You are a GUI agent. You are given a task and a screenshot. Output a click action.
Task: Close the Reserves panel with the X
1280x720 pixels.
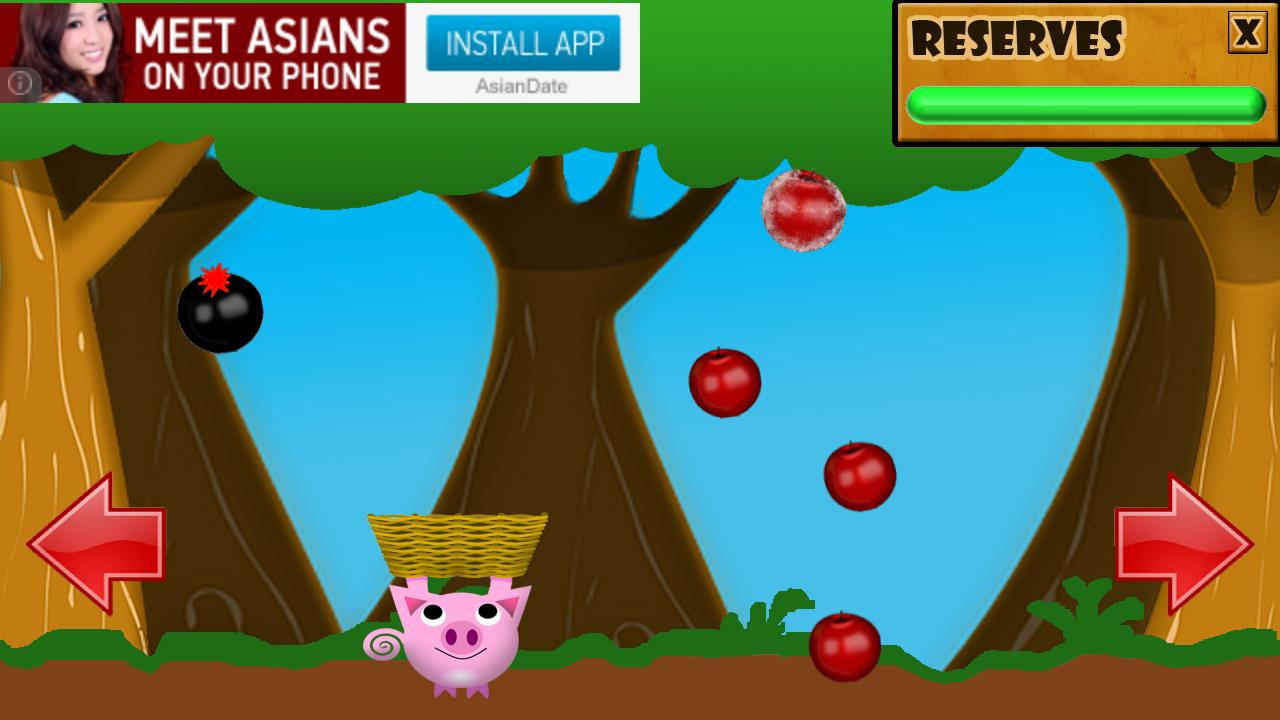[1248, 33]
